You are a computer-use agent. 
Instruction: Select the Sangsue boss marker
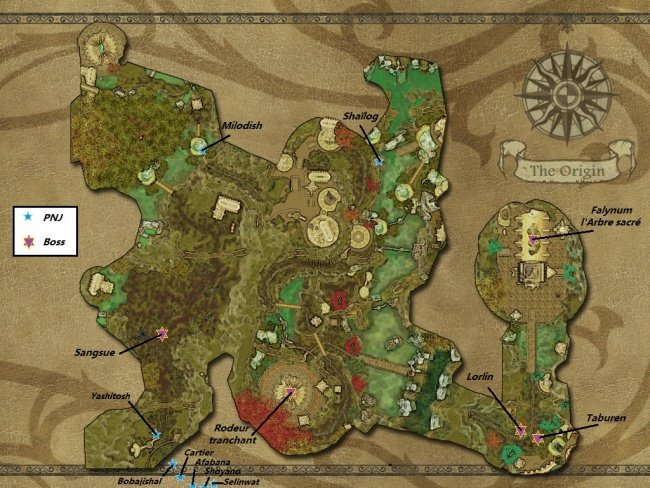tap(162, 334)
